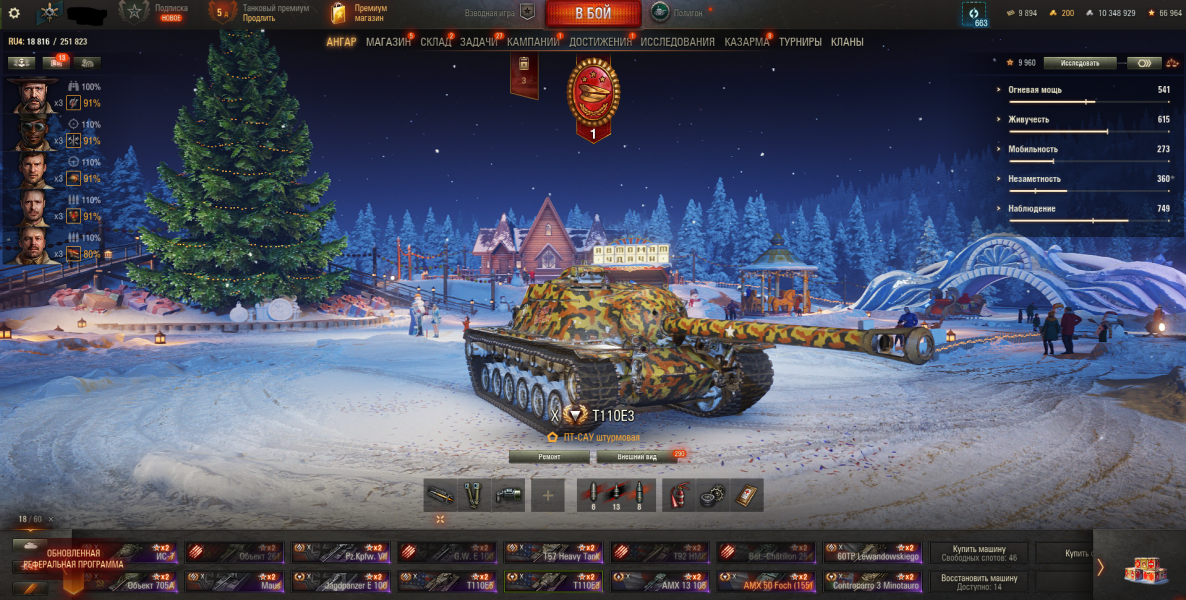This screenshot has width=1186, height=600.
Task: Open the СКЛАД tab
Action: point(435,42)
